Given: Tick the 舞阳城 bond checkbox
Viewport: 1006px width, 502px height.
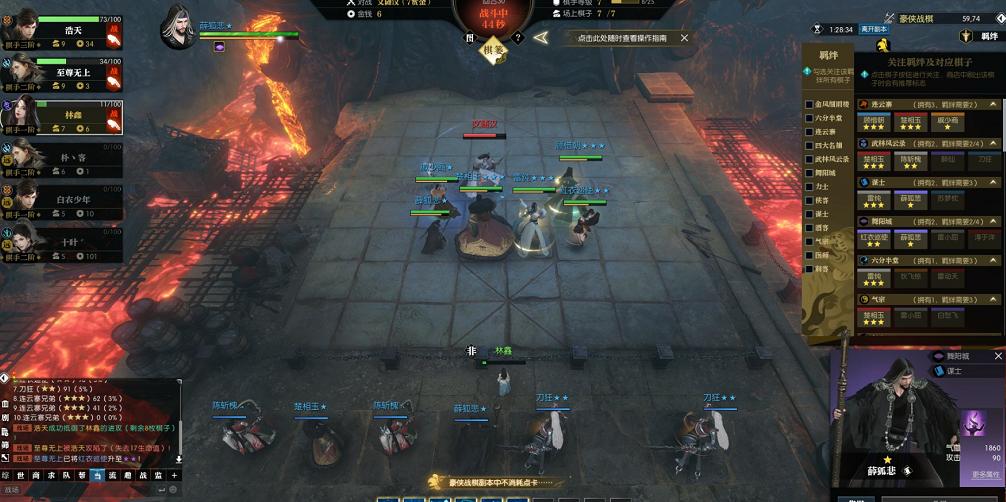Looking at the screenshot, I should click(810, 173).
